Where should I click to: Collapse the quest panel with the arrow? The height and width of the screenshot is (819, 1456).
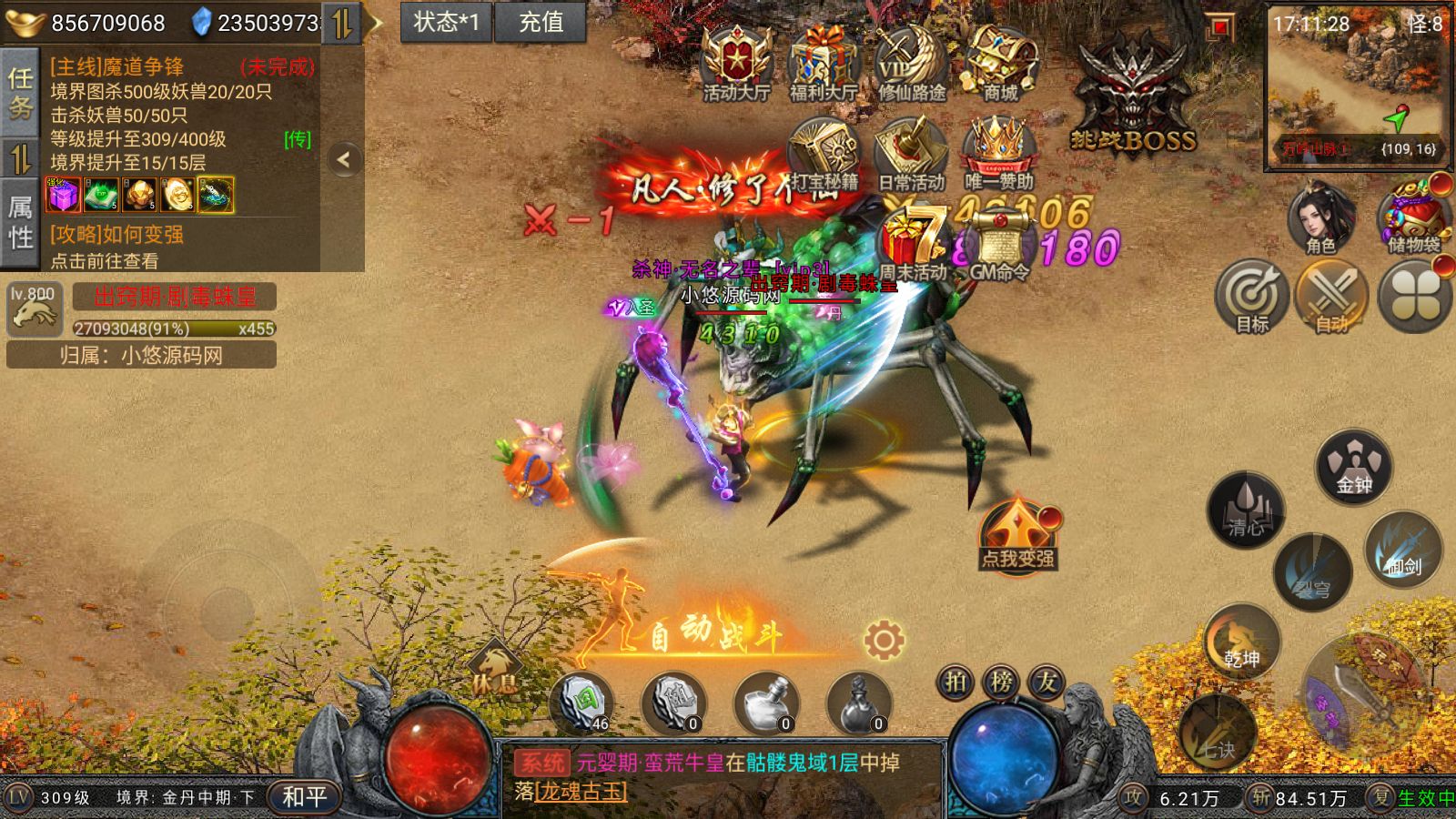[344, 160]
